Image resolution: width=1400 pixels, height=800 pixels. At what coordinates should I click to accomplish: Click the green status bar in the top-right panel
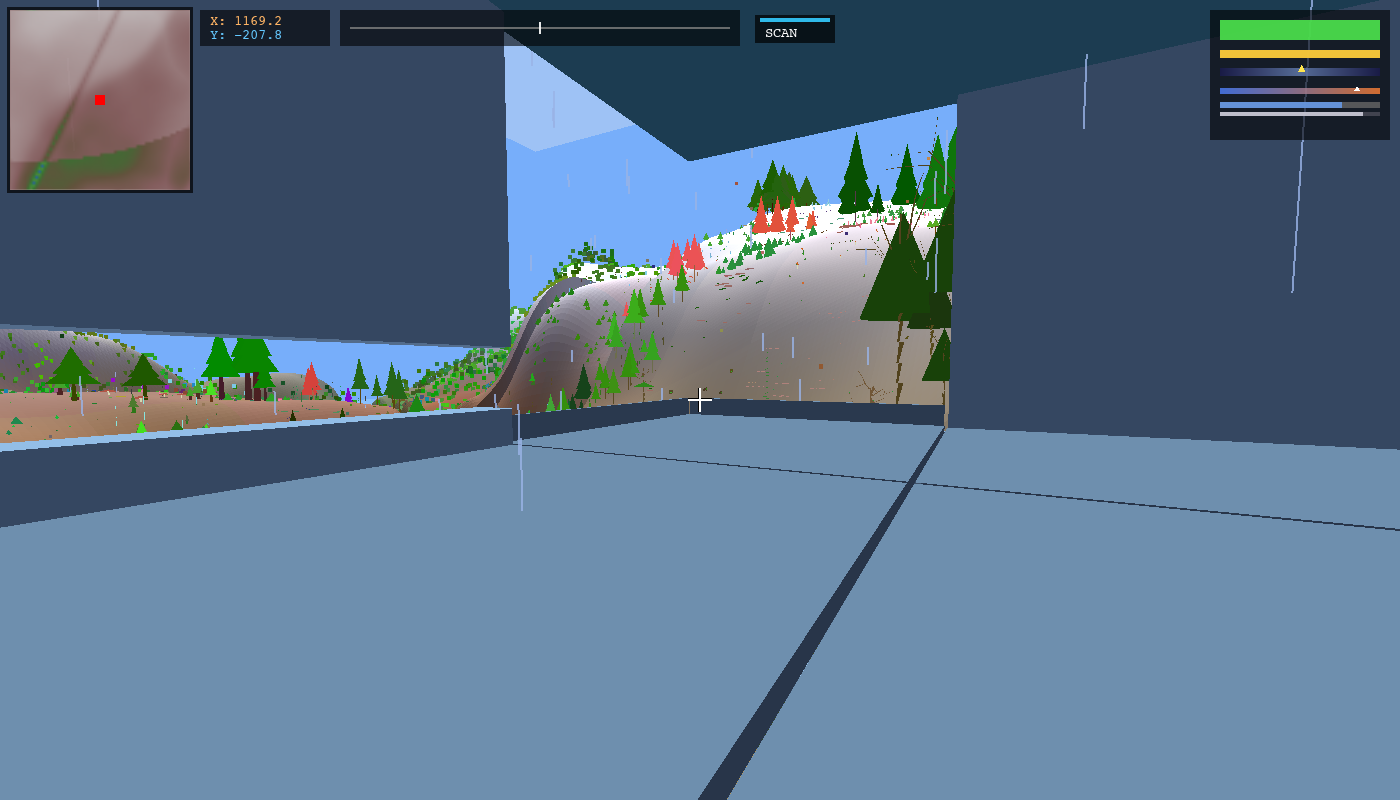1299,30
